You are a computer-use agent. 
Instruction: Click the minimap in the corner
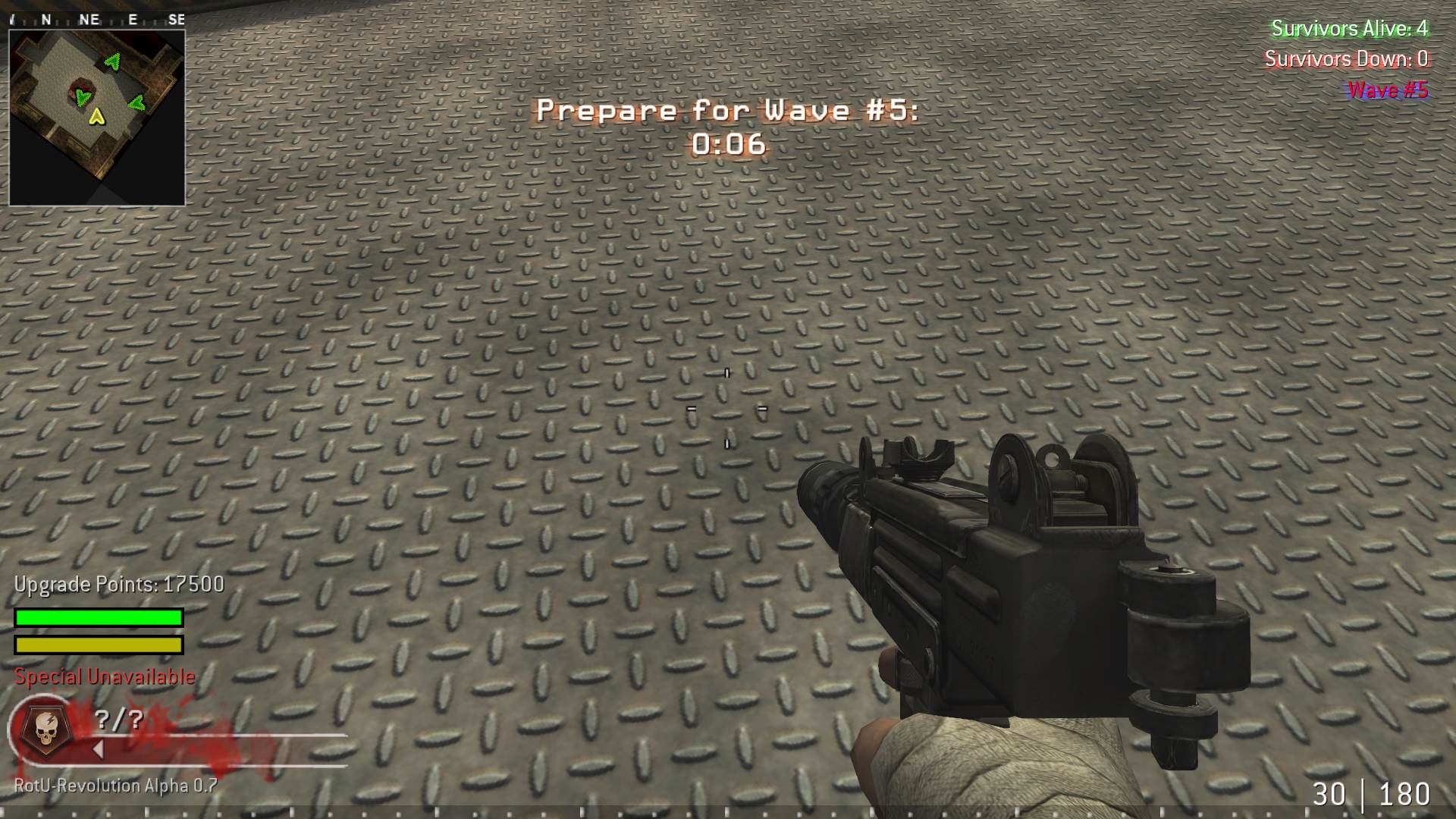point(97,118)
